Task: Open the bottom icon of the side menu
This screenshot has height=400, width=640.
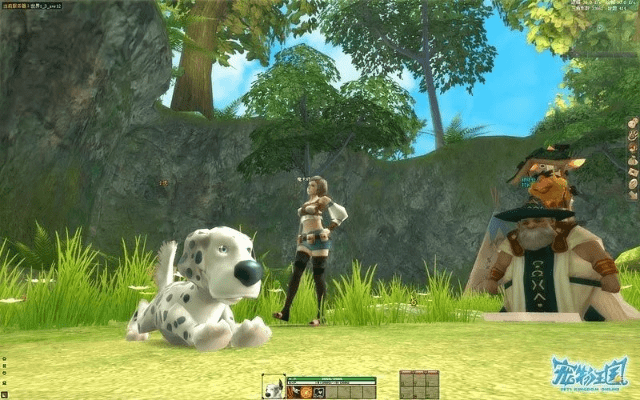Action: click(x=632, y=196)
